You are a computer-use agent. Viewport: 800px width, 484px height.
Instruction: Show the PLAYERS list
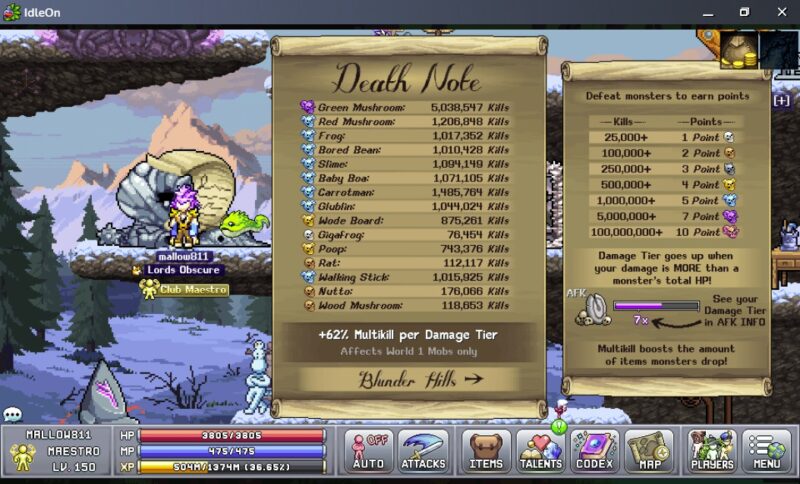coord(712,452)
